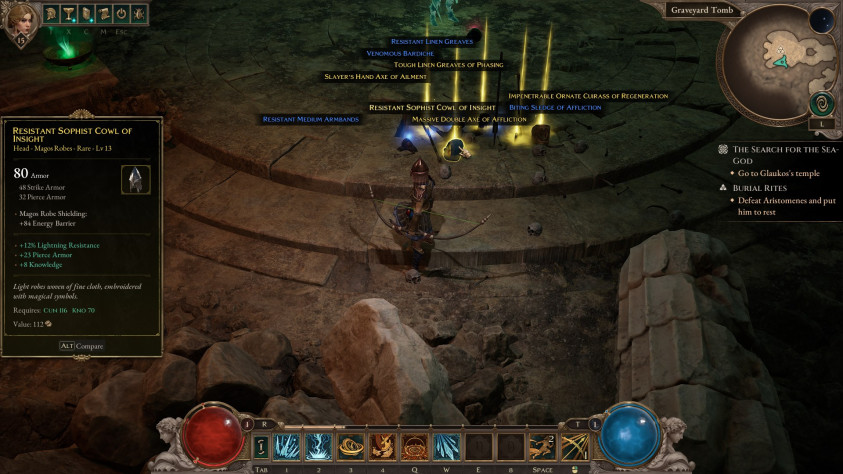Click the beetle bug report icon
Image resolution: width=843 pixels, height=474 pixels.
(x=138, y=16)
